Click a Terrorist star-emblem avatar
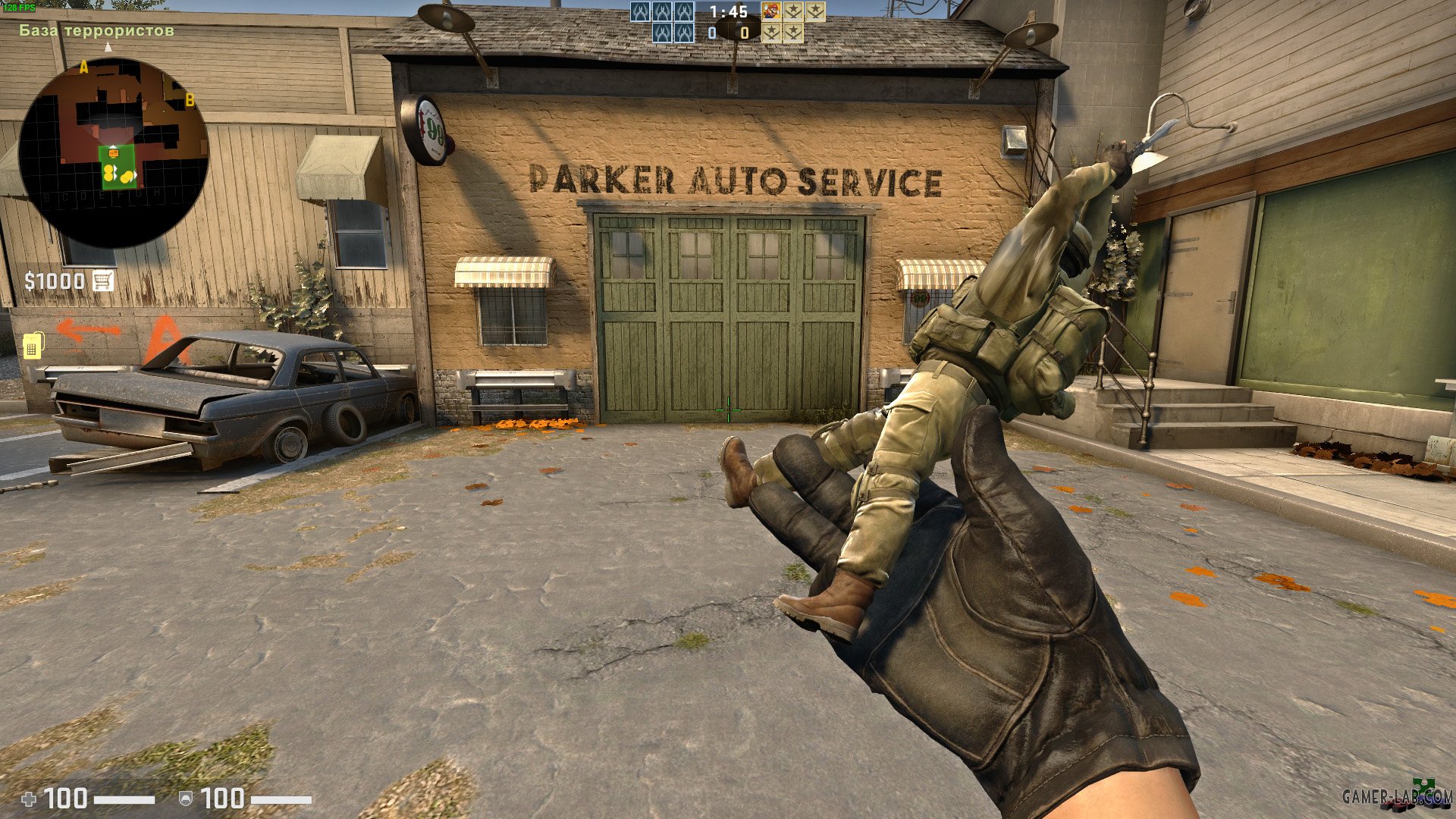The width and height of the screenshot is (1456, 819). (792, 11)
